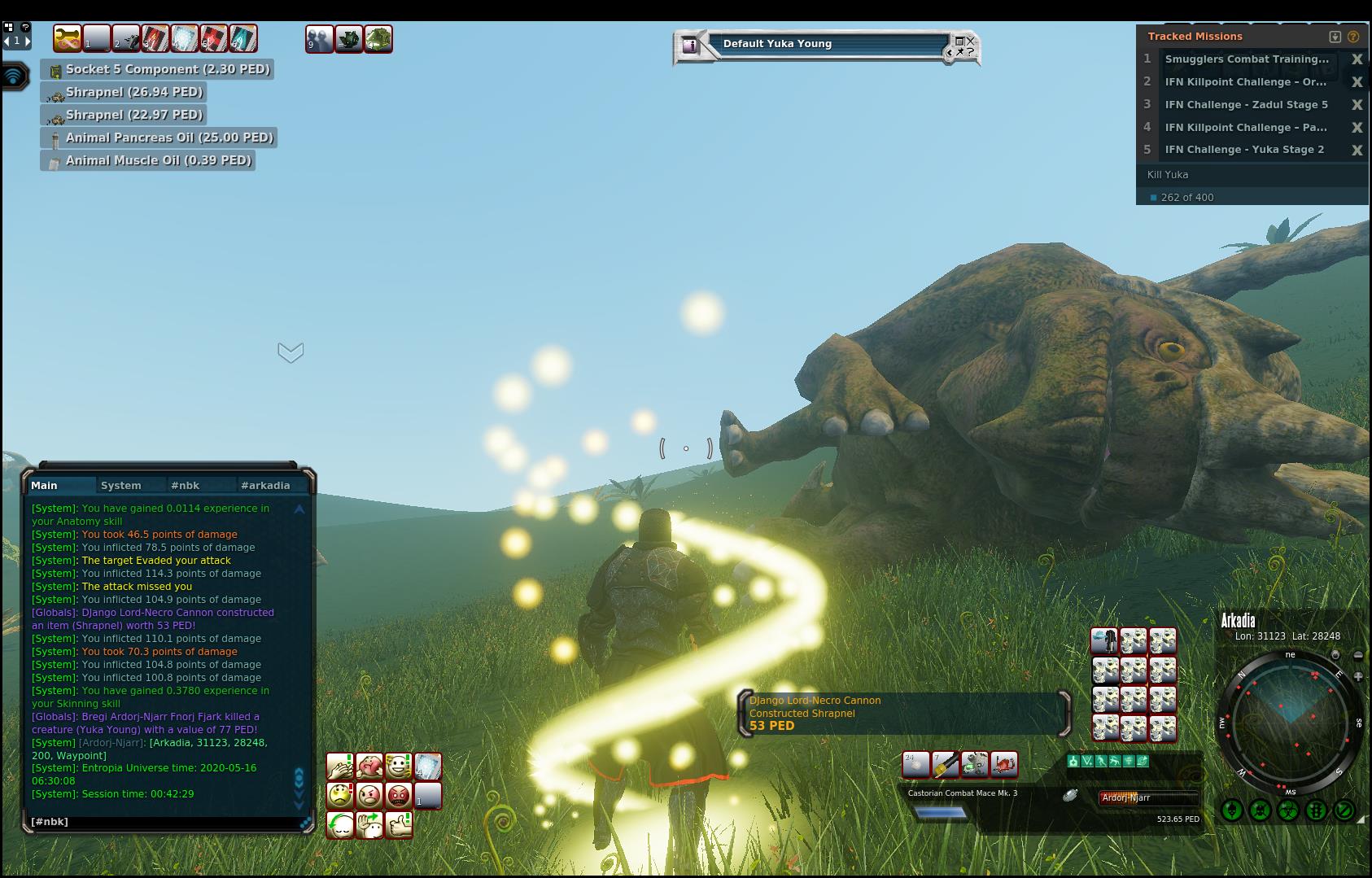Select the #nbk chat tab
This screenshot has width=1372, height=878.
[185, 486]
